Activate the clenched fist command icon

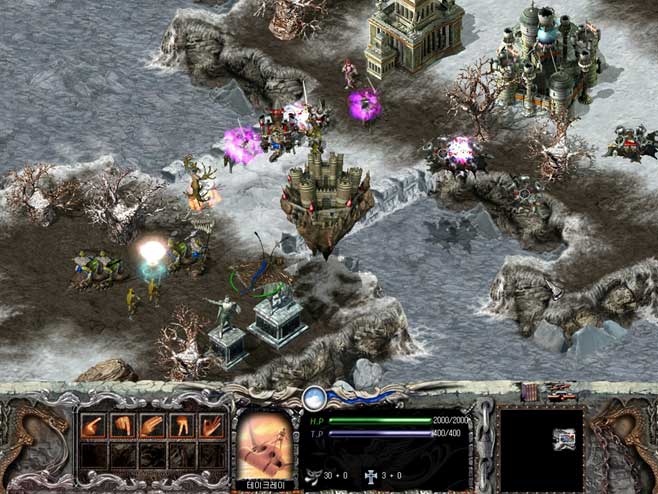123,426
